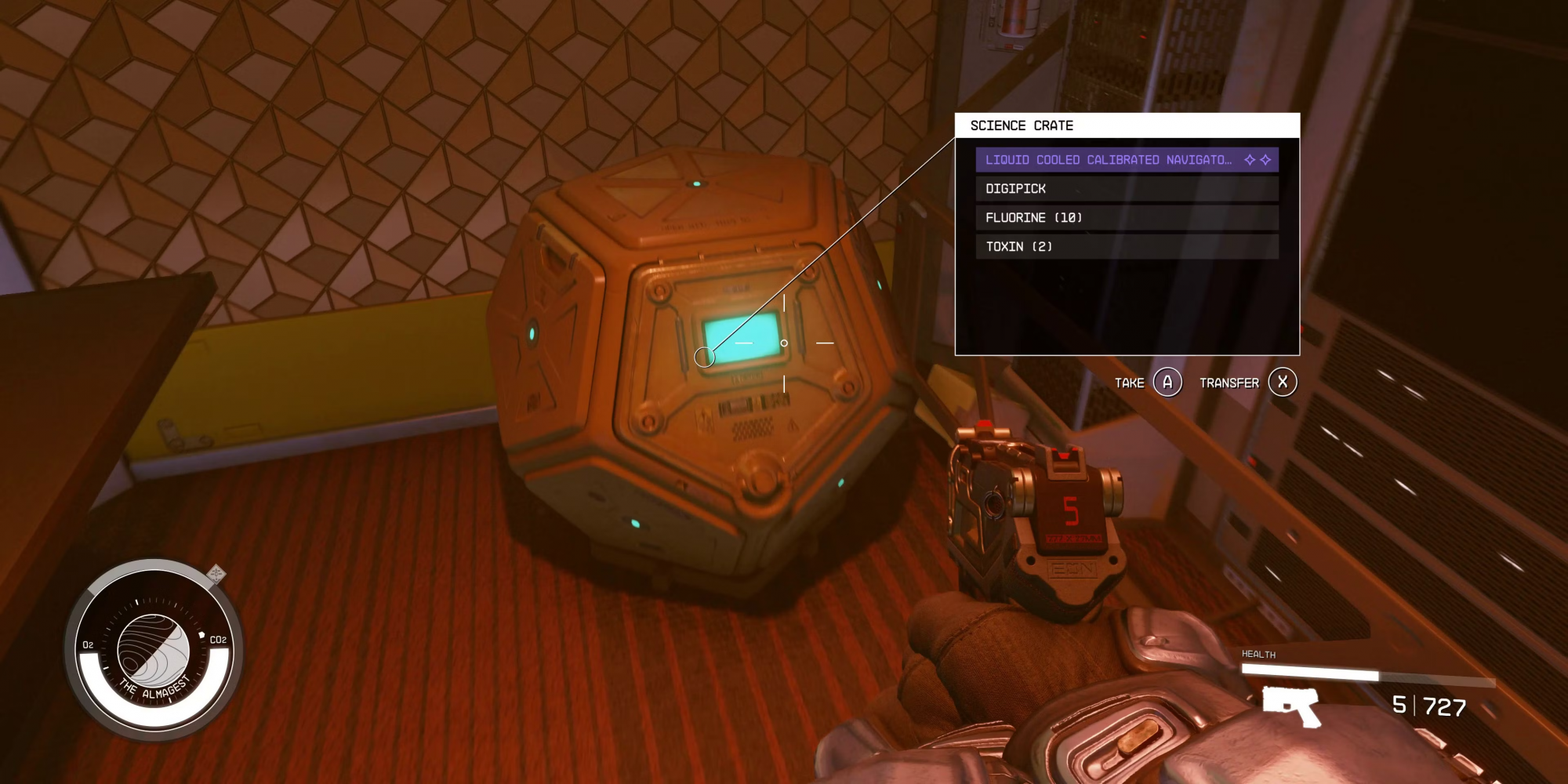
Task: Pick the Toxin (2) row
Action: click(1126, 247)
